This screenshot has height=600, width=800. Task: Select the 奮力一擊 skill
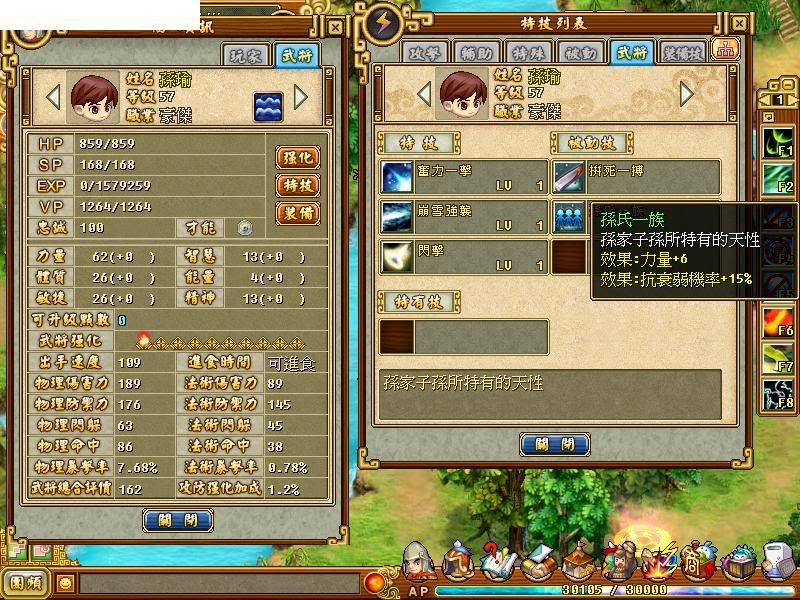pos(463,177)
